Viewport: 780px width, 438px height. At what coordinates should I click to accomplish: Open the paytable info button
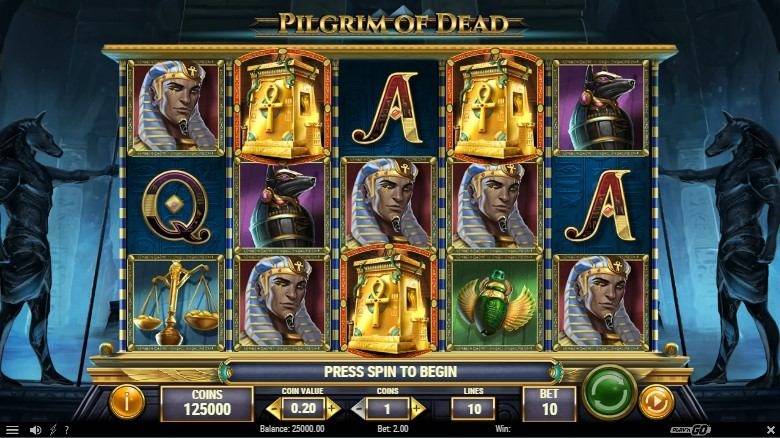click(127, 402)
